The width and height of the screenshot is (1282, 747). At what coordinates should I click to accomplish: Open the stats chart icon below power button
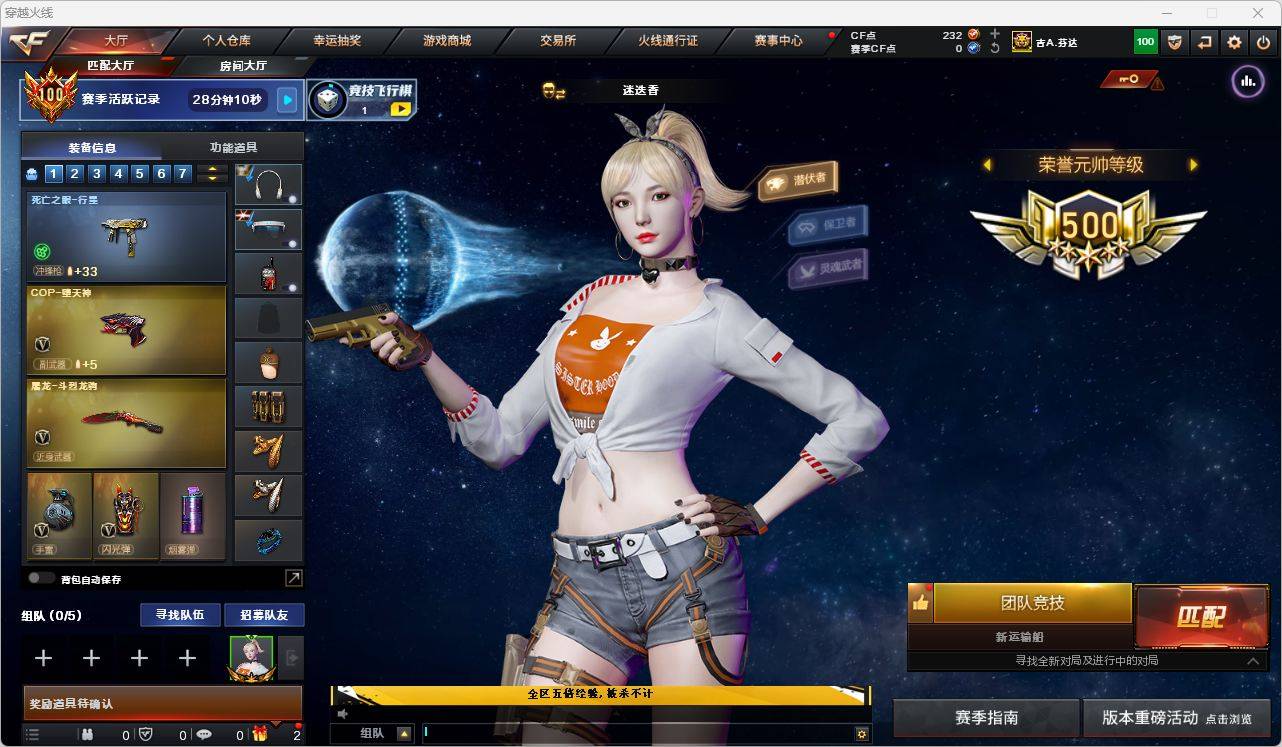pos(1247,81)
